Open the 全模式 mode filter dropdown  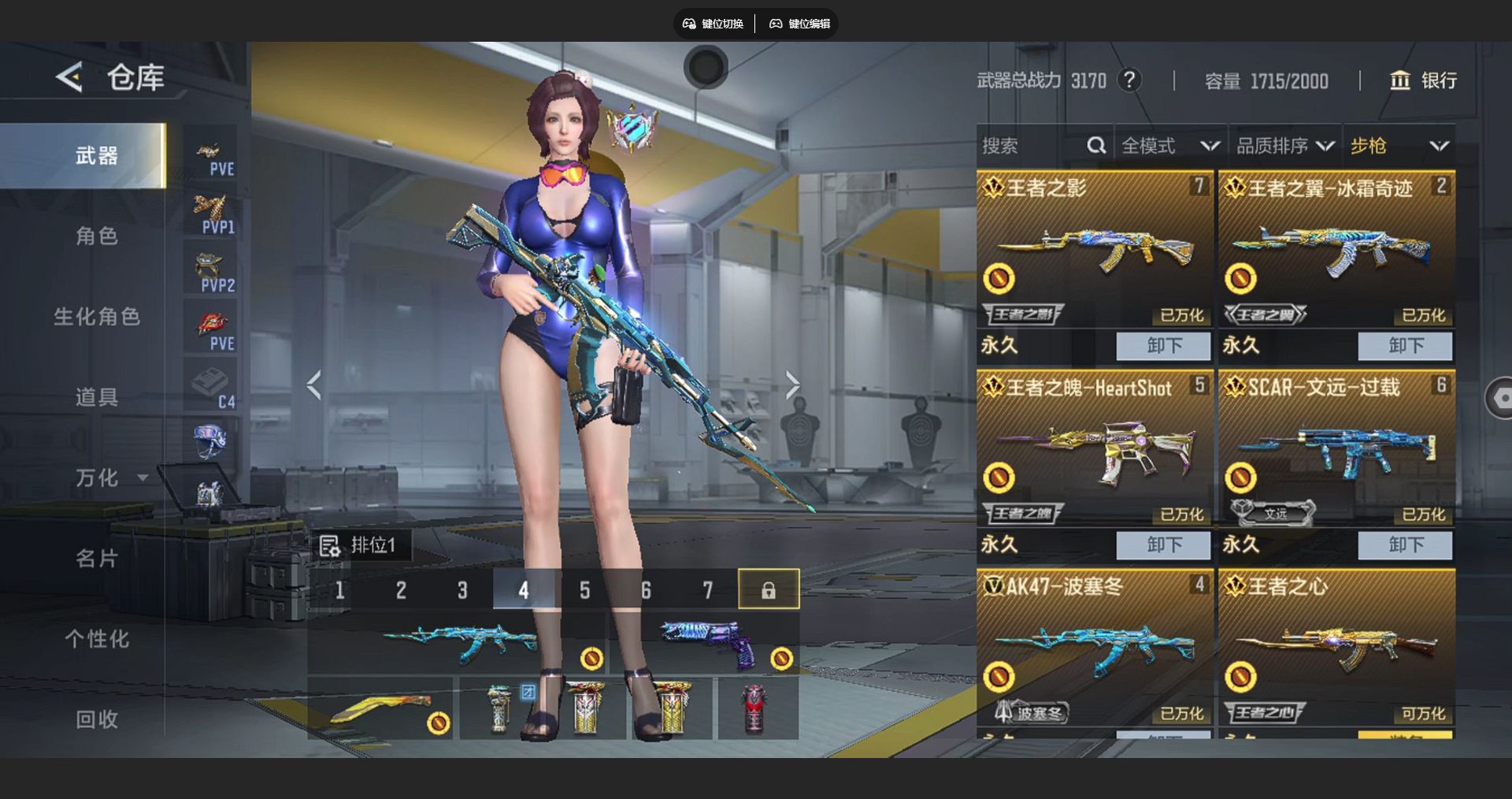point(1169,146)
